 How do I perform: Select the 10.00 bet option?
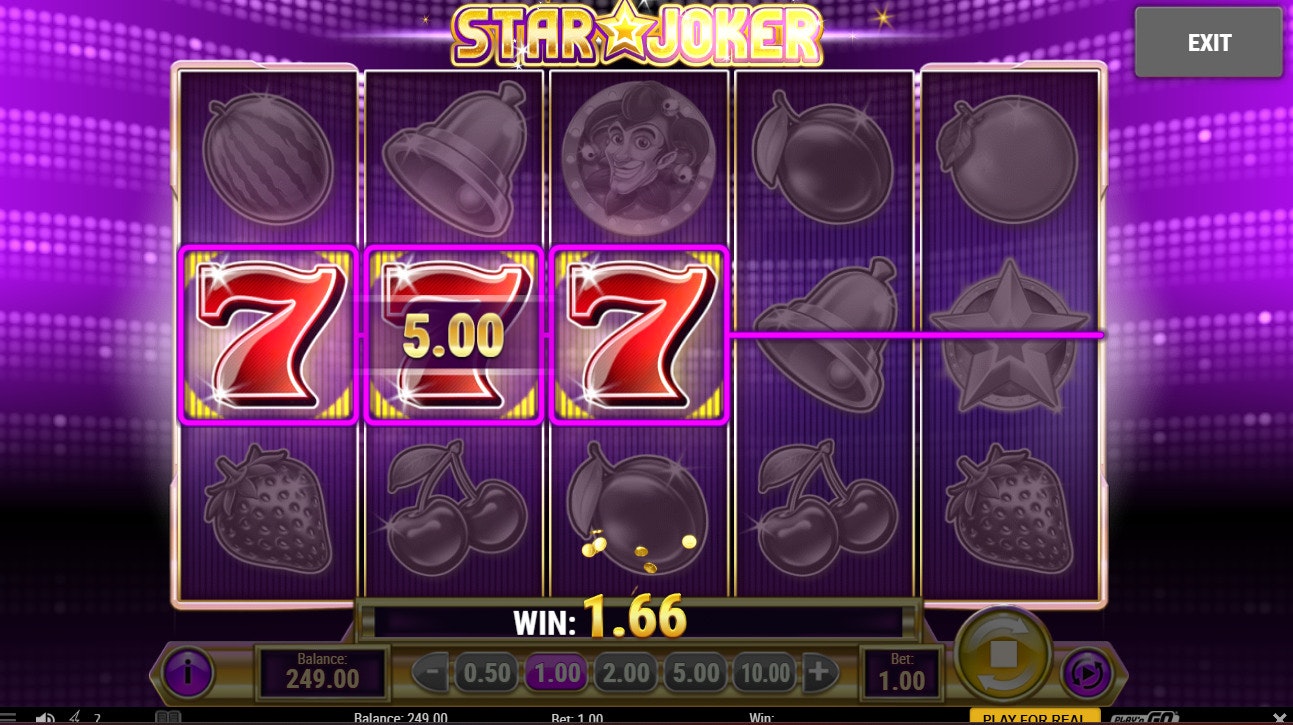pyautogui.click(x=763, y=671)
